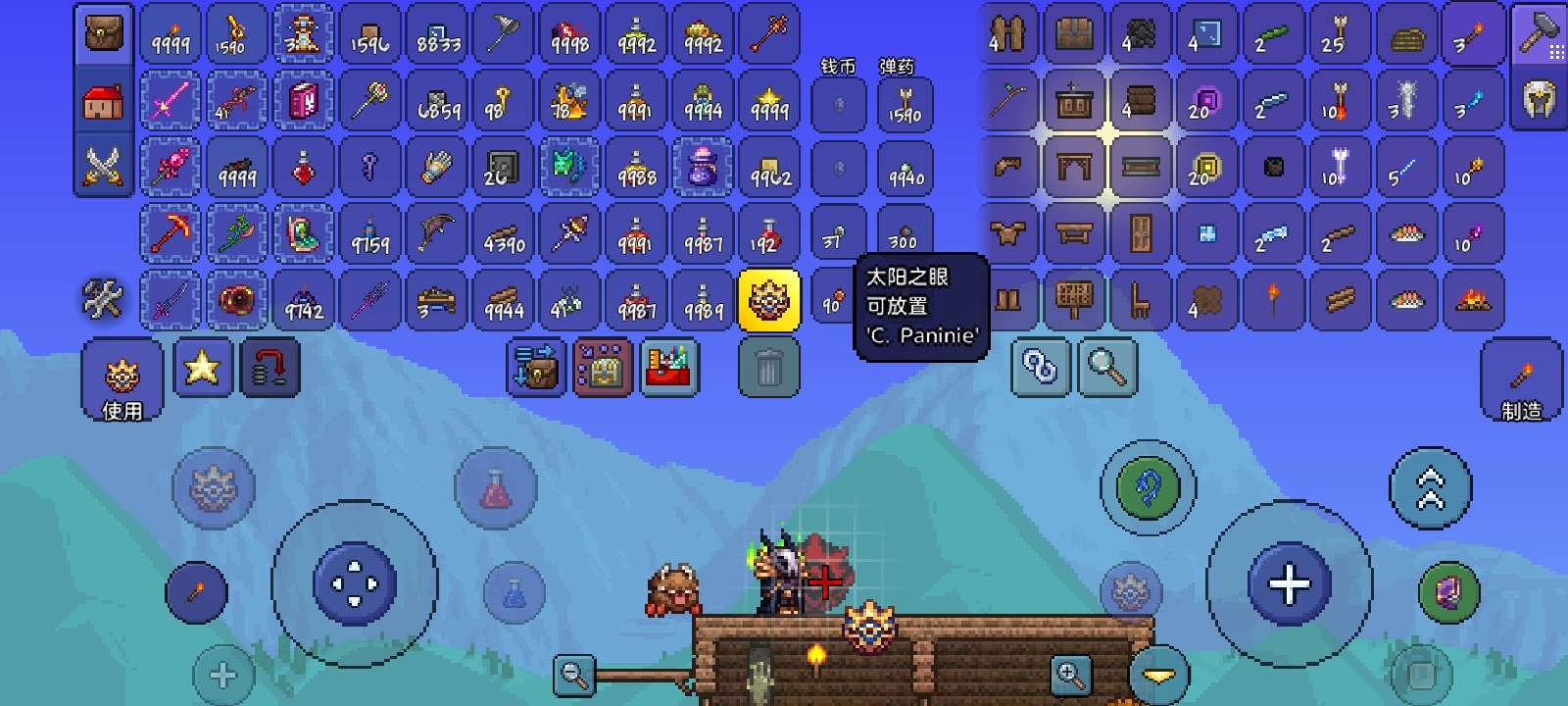Open settings via the wrench and hammer icon
This screenshot has width=1568, height=706.
(103, 299)
